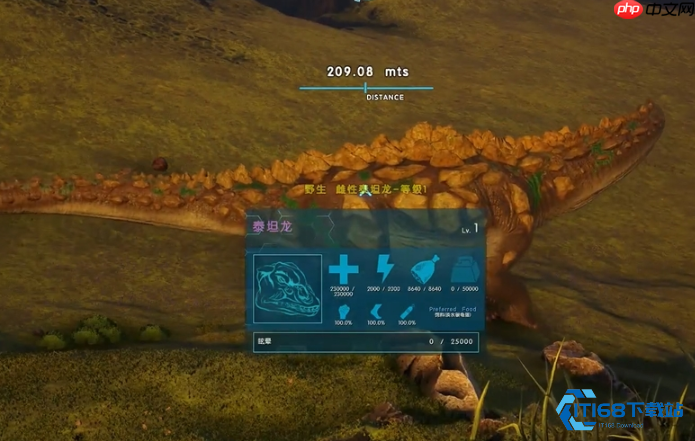Click the weight stat icon
The height and width of the screenshot is (441, 695).
click(462, 269)
